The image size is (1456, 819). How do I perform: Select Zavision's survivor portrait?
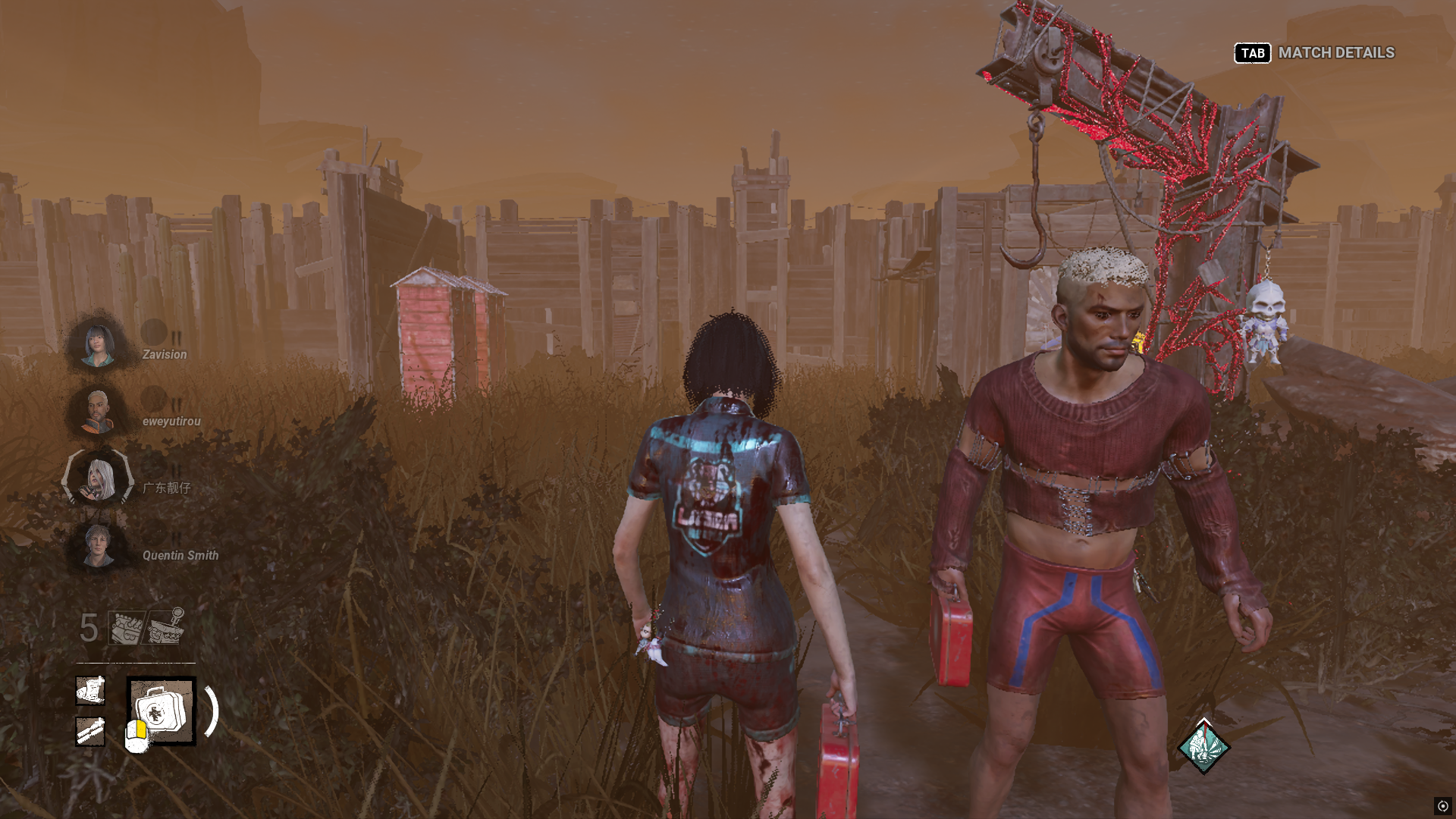pyautogui.click(x=99, y=345)
